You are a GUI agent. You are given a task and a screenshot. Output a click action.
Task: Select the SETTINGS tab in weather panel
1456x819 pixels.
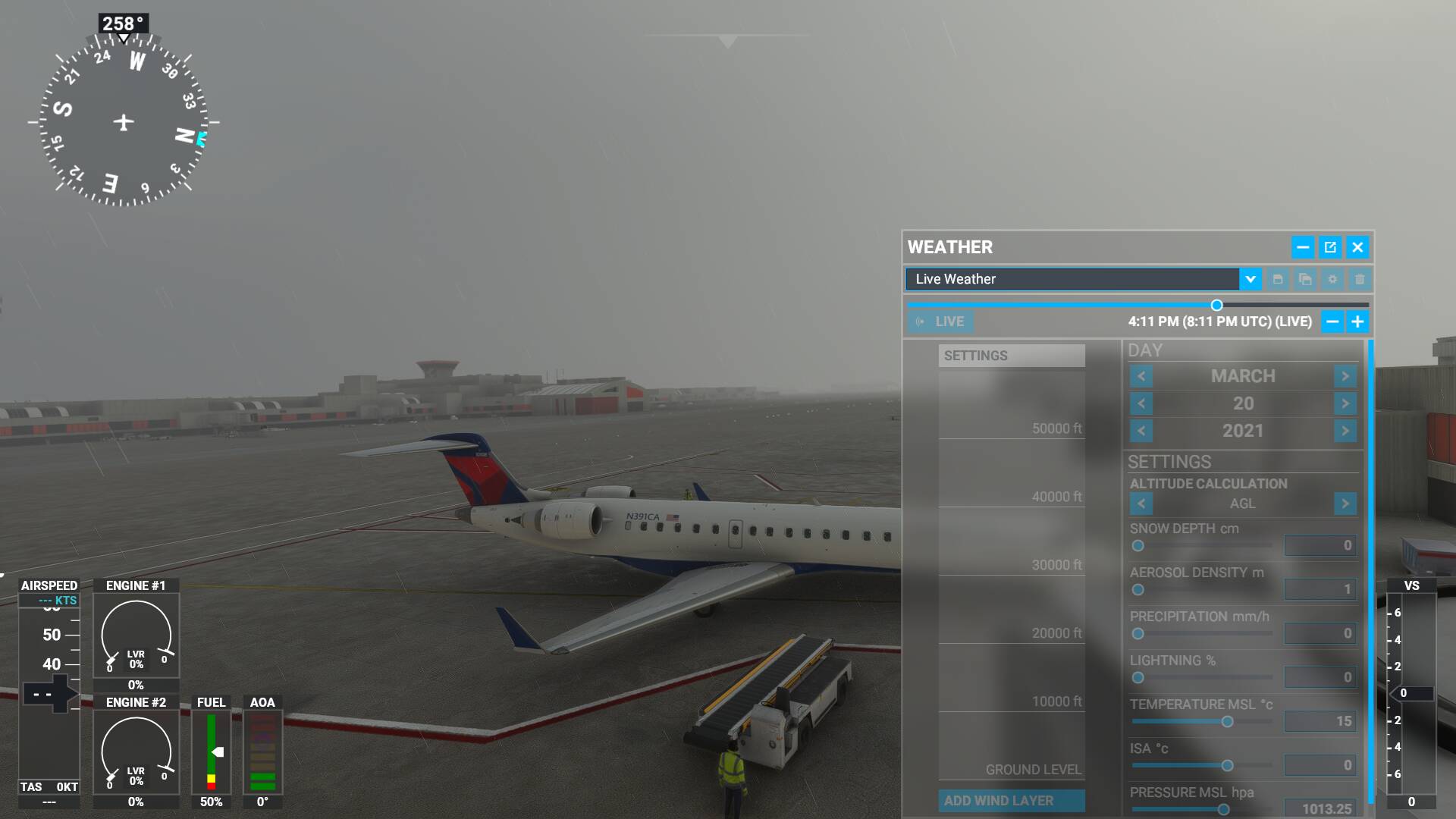1012,355
